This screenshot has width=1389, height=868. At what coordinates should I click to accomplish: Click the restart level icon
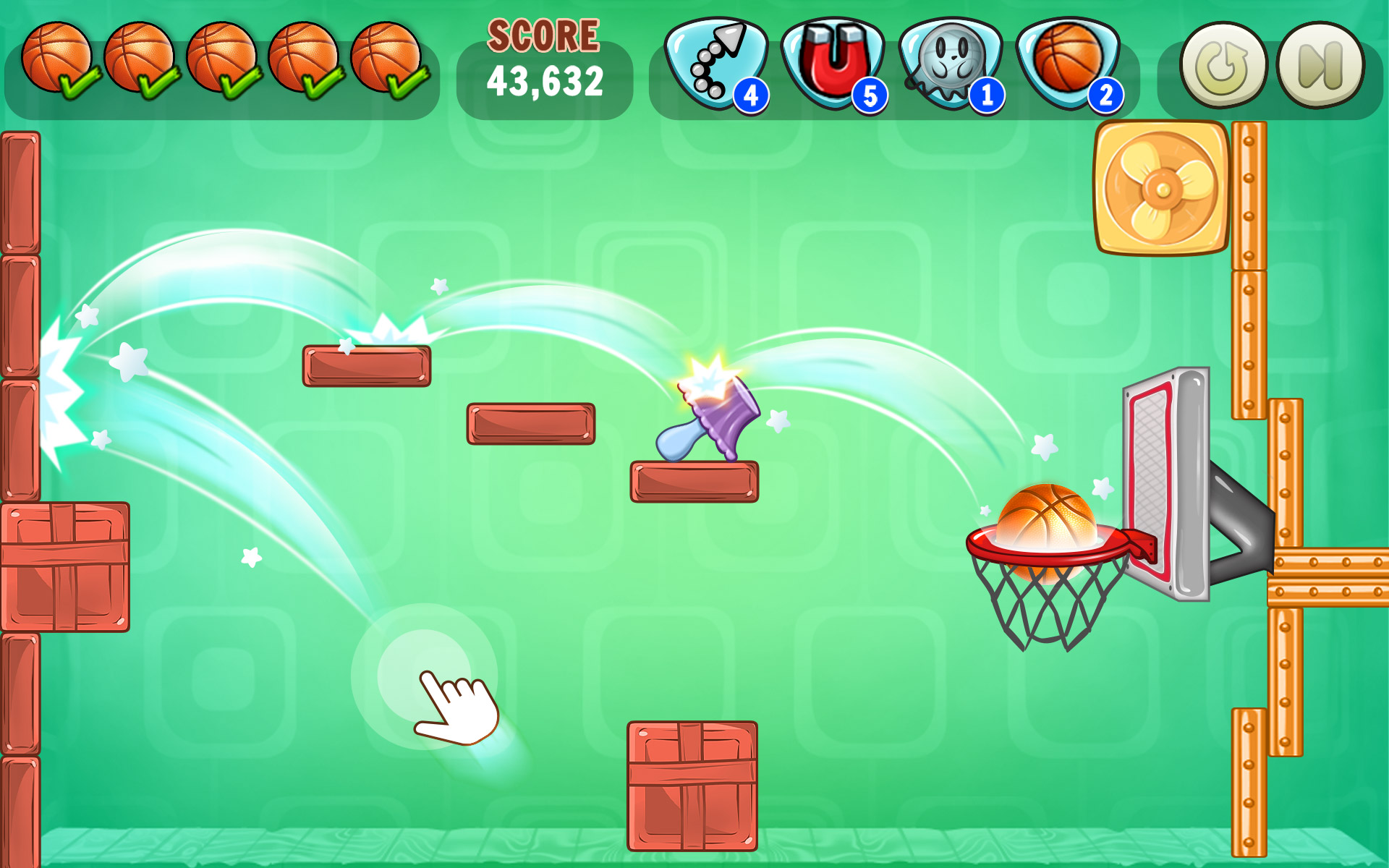pos(1224,64)
